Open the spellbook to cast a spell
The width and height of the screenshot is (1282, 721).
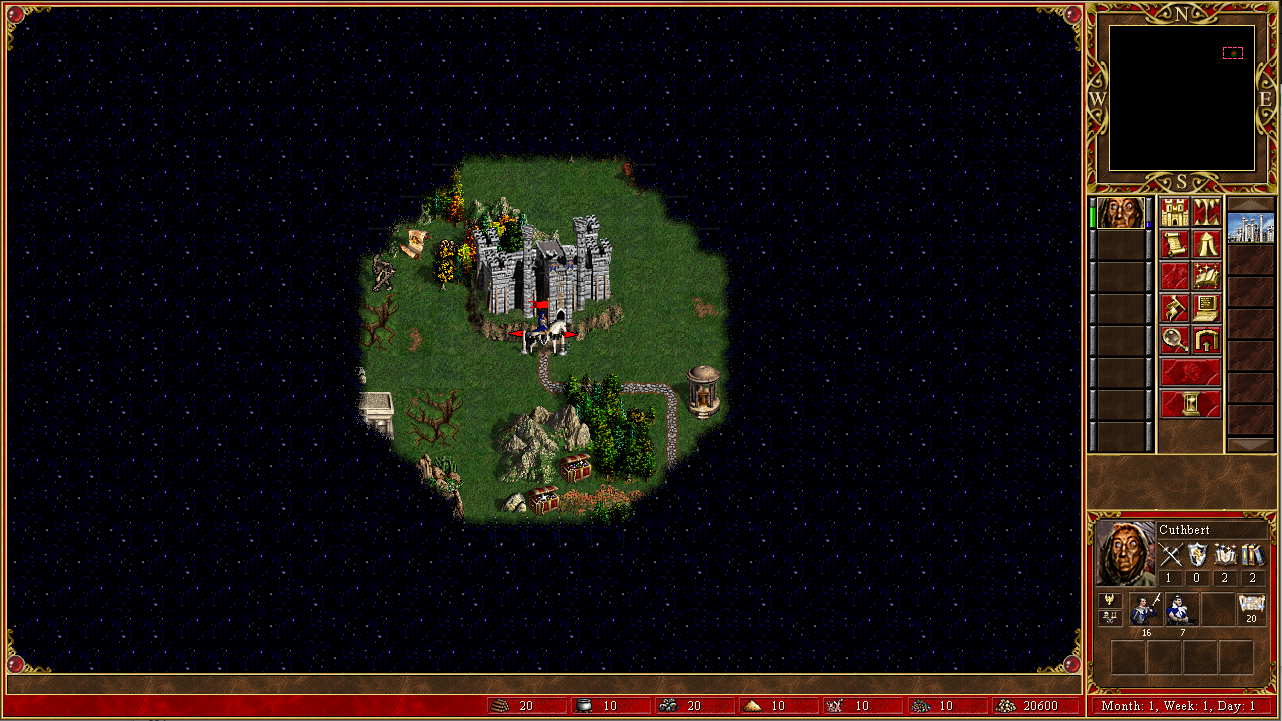[1206, 276]
